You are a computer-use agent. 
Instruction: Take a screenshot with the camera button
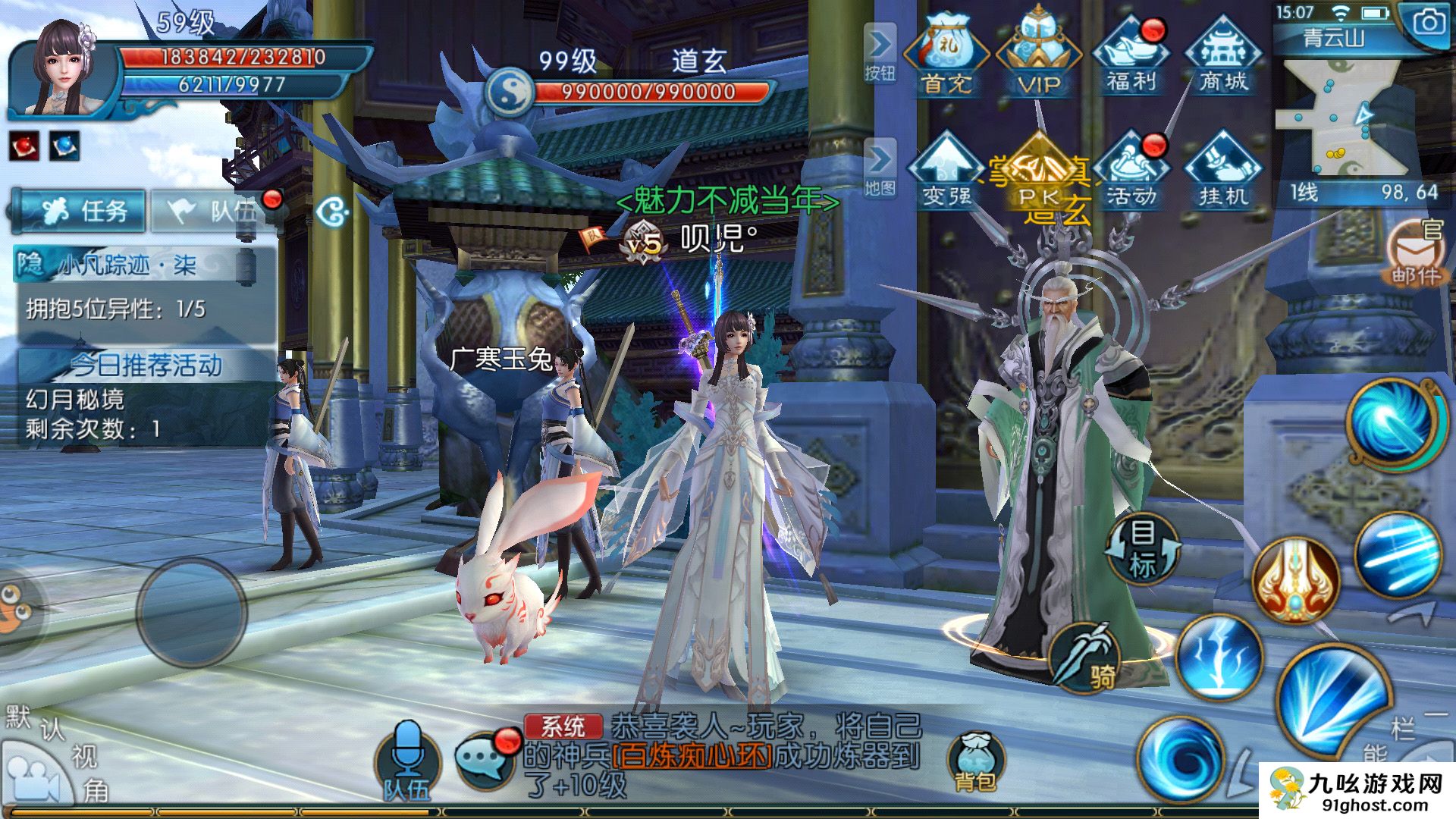click(x=1428, y=23)
